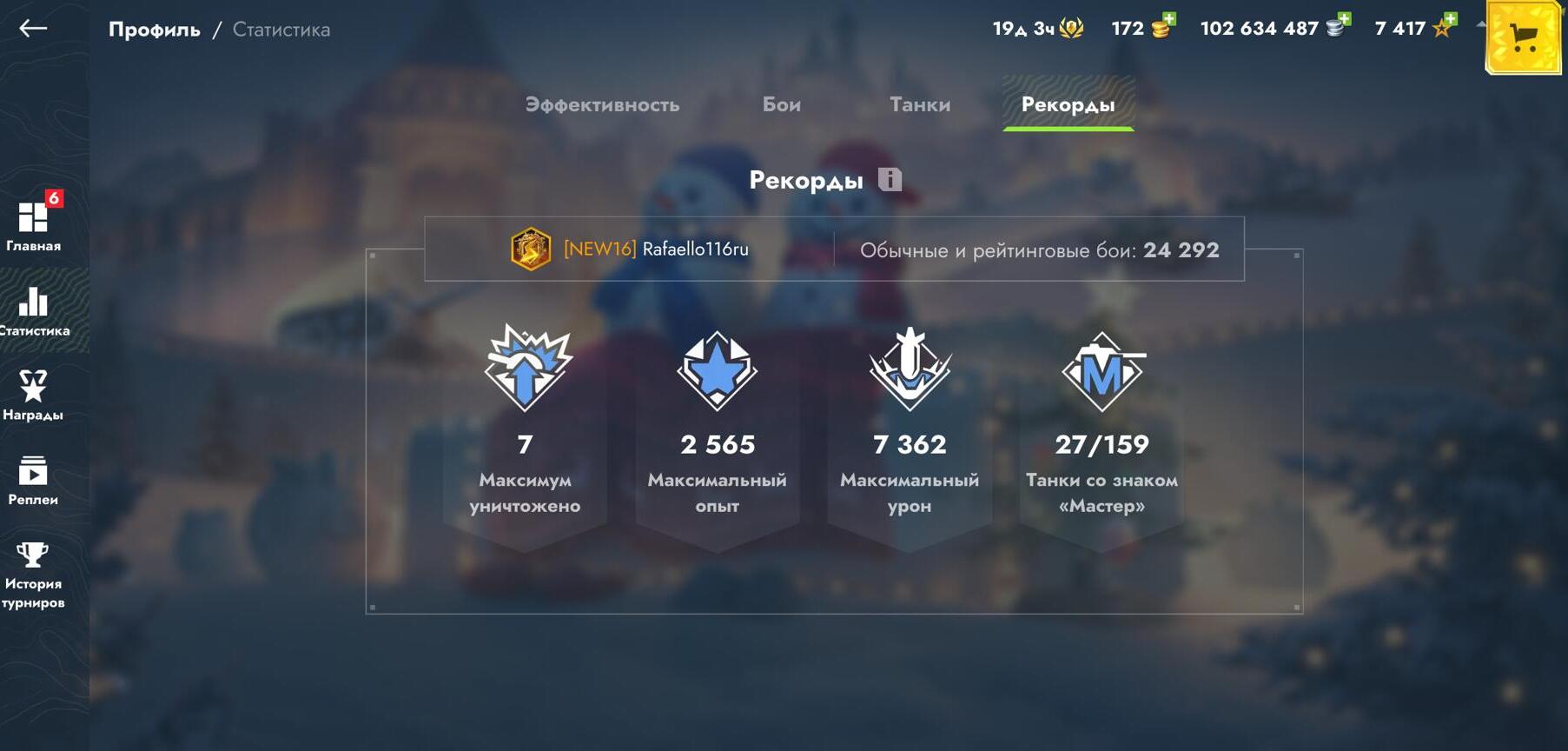Click the premium account time indicator
The width and height of the screenshot is (1568, 751).
coord(1038,29)
